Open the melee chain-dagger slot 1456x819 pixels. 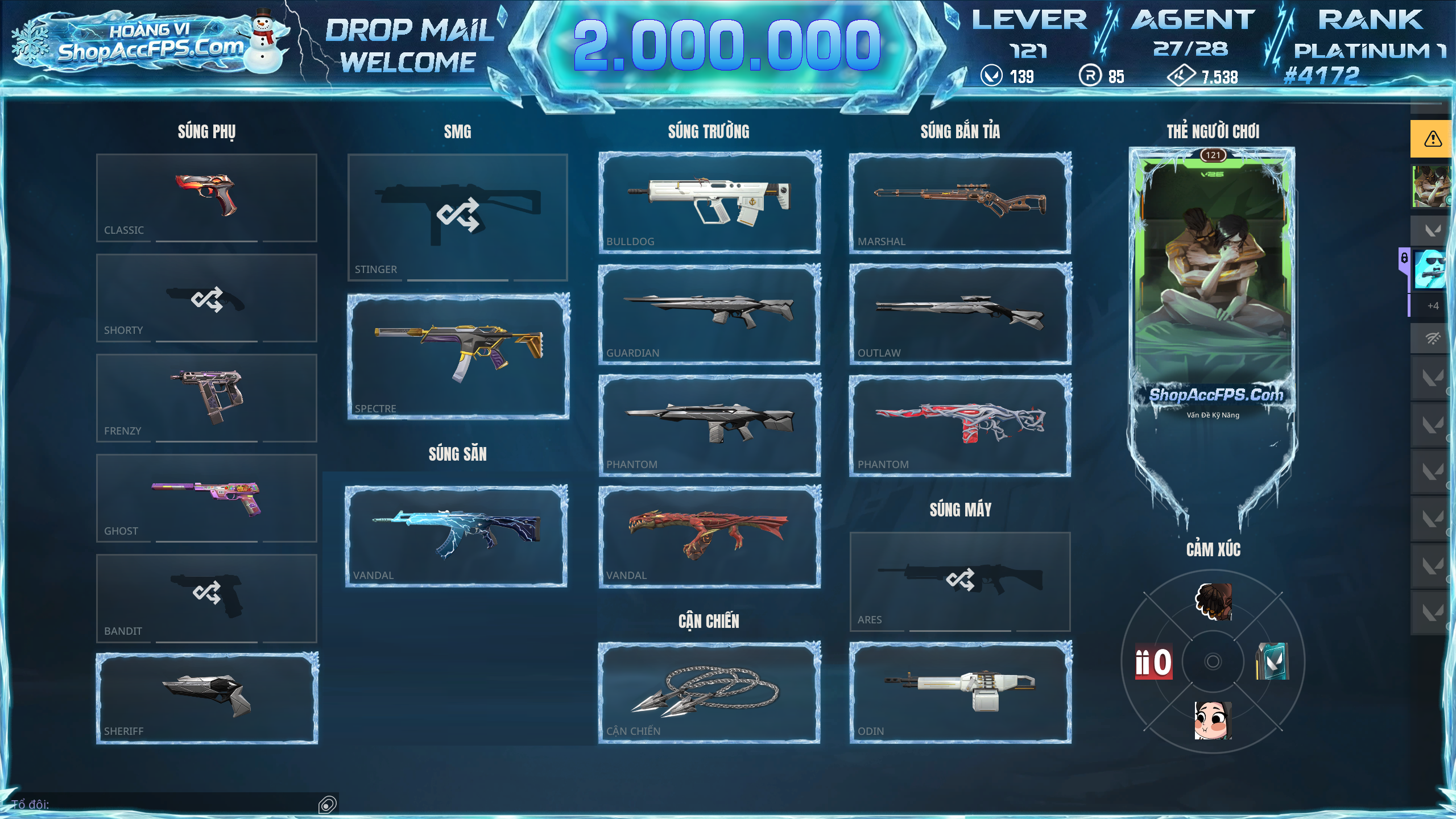point(709,692)
